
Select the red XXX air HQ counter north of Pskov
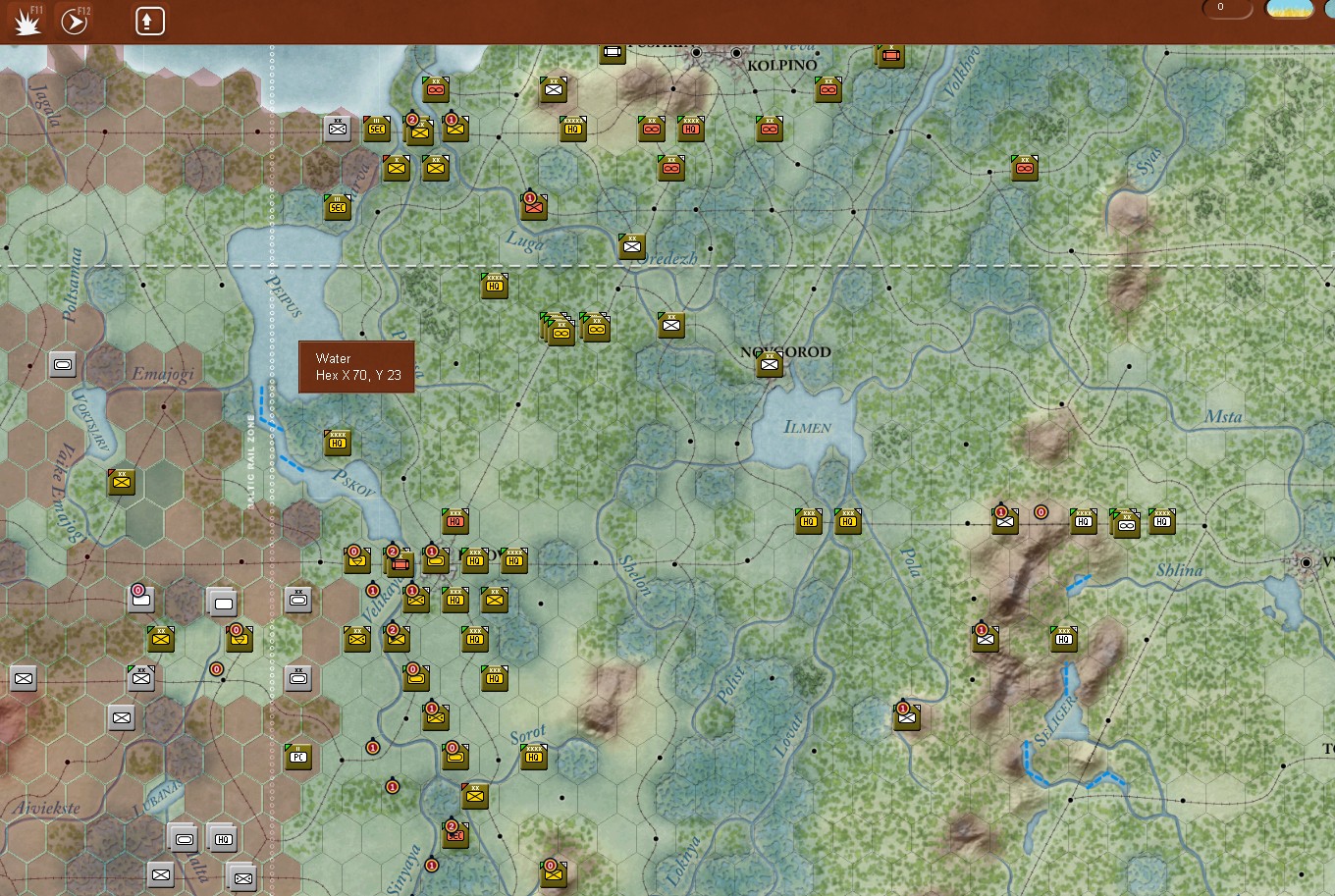(454, 523)
